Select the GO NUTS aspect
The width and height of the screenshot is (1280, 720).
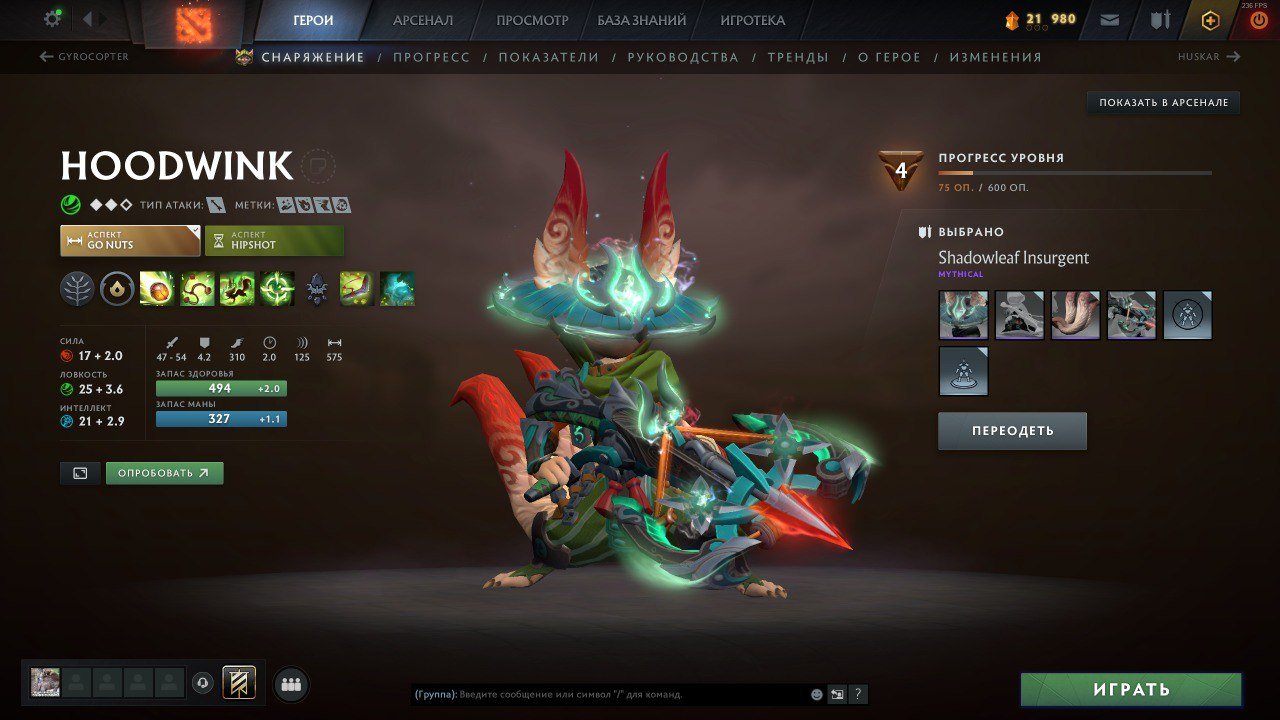tap(129, 240)
